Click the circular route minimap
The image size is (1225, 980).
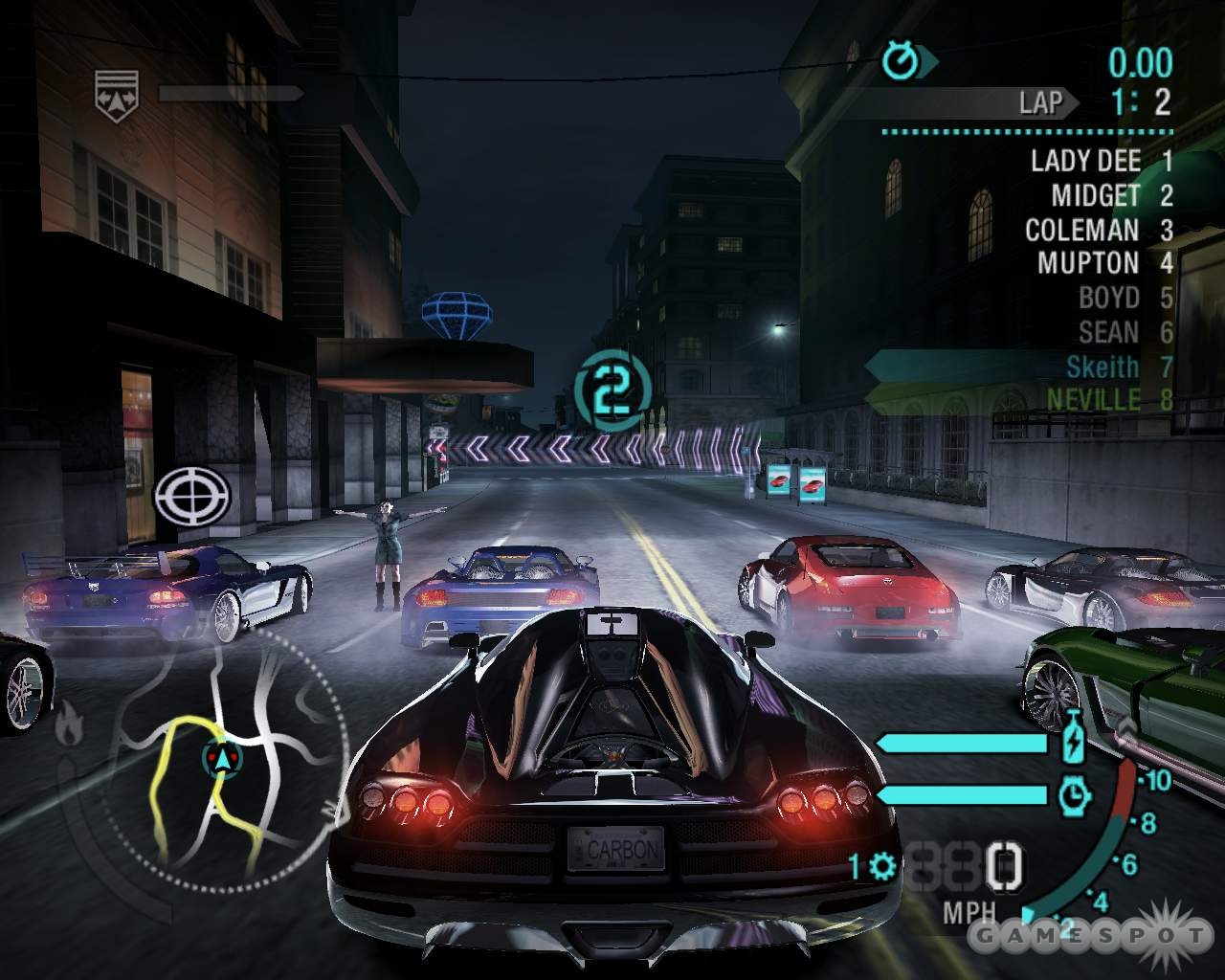(222, 766)
